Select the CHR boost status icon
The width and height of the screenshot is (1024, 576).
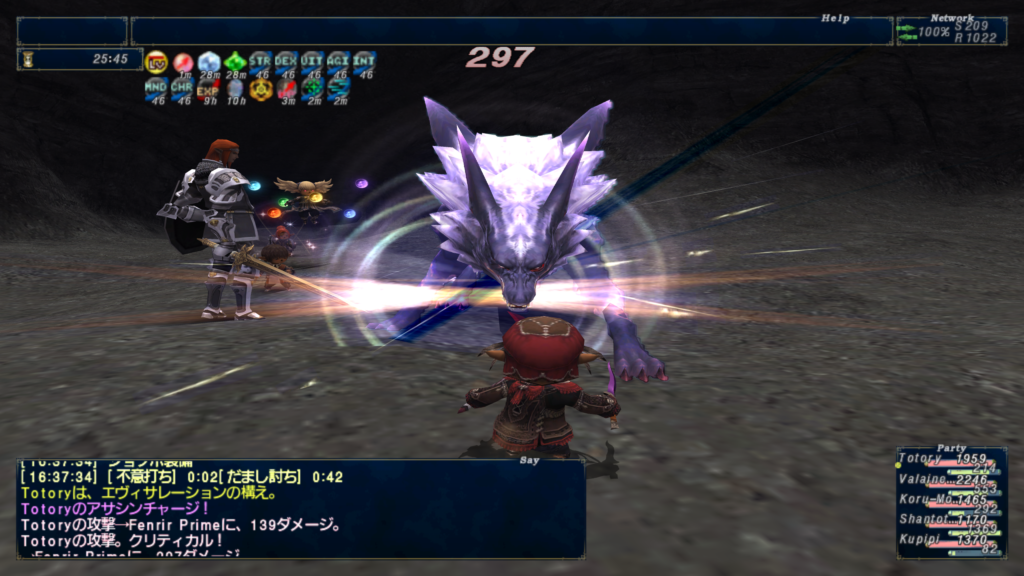(x=182, y=89)
